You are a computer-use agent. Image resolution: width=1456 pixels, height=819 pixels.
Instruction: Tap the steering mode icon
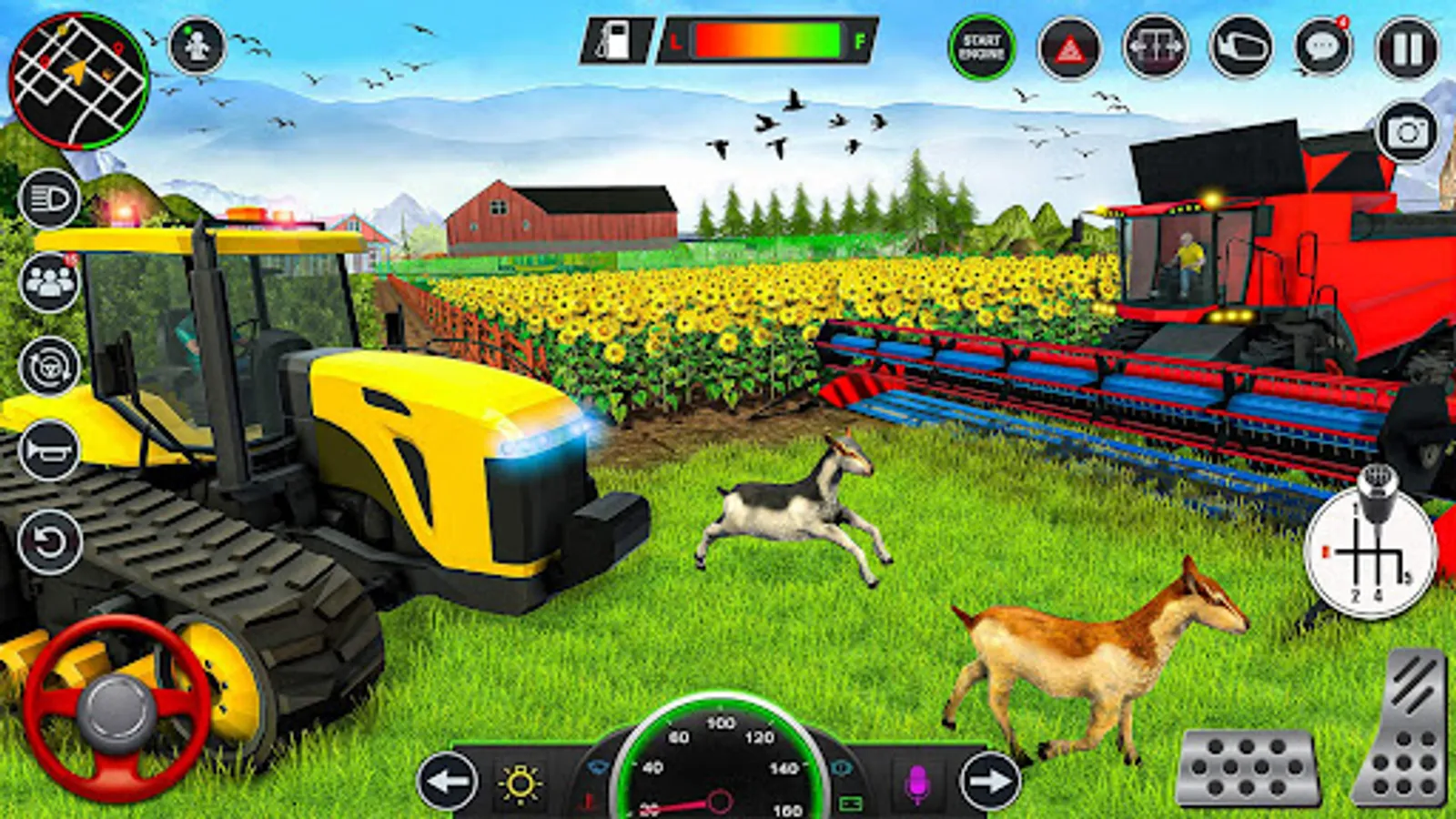point(50,365)
